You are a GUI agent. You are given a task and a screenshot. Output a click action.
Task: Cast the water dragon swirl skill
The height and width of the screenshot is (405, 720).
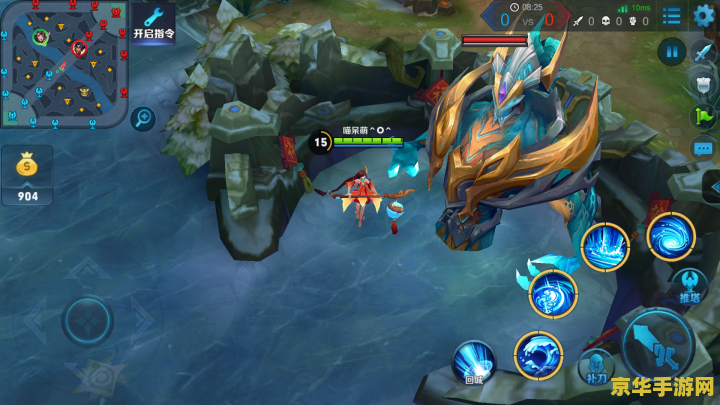[552, 294]
